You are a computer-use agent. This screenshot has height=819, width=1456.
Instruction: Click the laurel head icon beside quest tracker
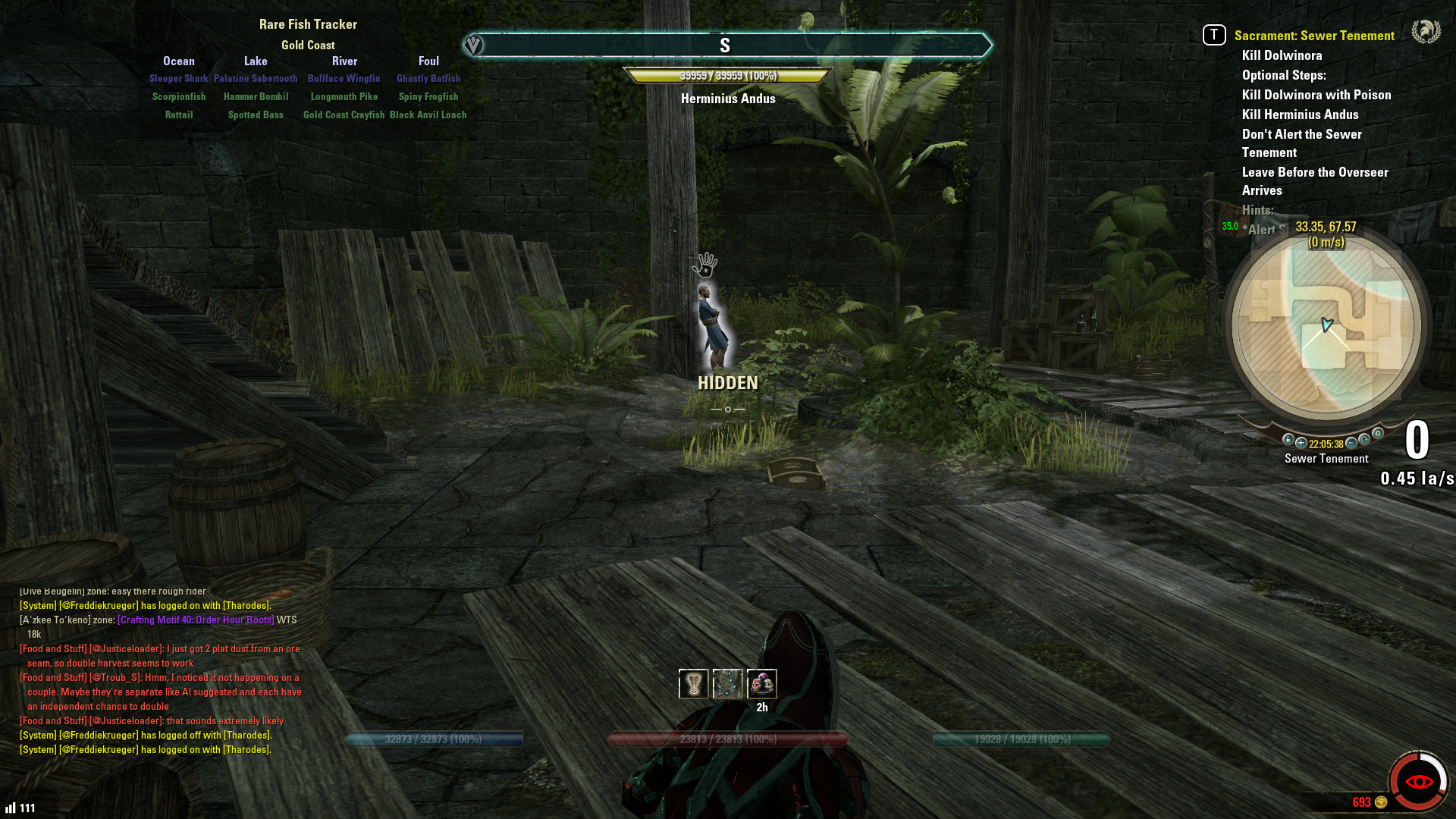(1426, 32)
